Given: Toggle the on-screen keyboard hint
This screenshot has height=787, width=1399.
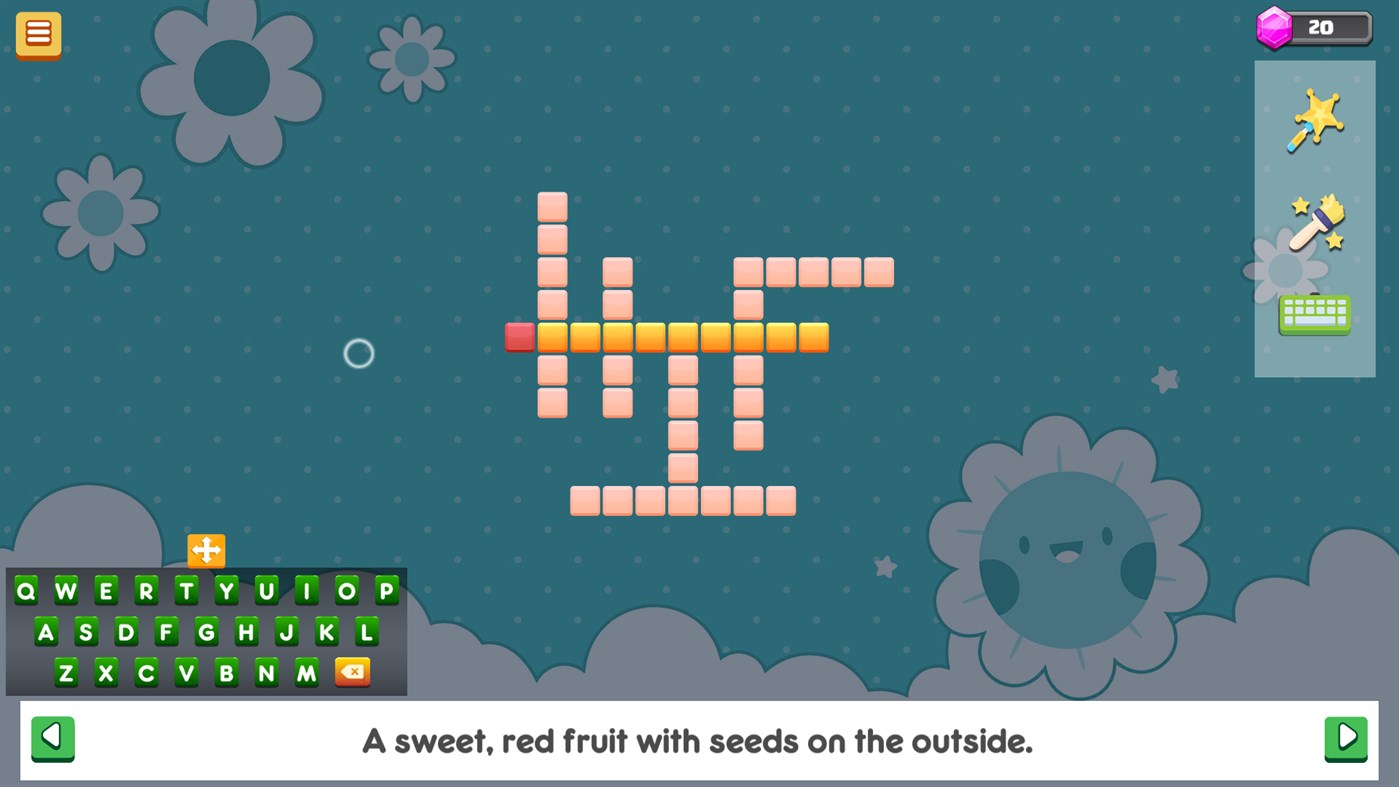Looking at the screenshot, I should [x=1314, y=313].
